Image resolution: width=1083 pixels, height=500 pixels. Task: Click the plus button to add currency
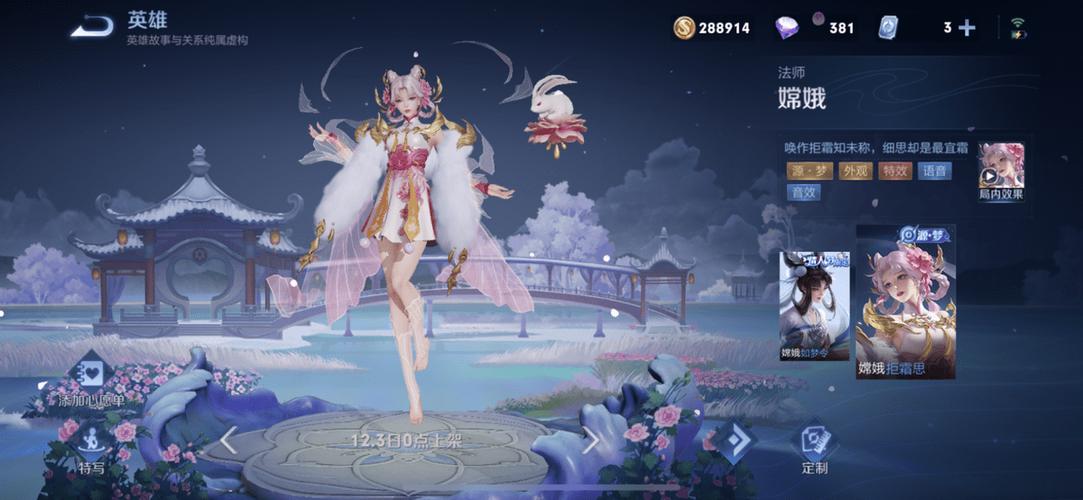coord(967,28)
